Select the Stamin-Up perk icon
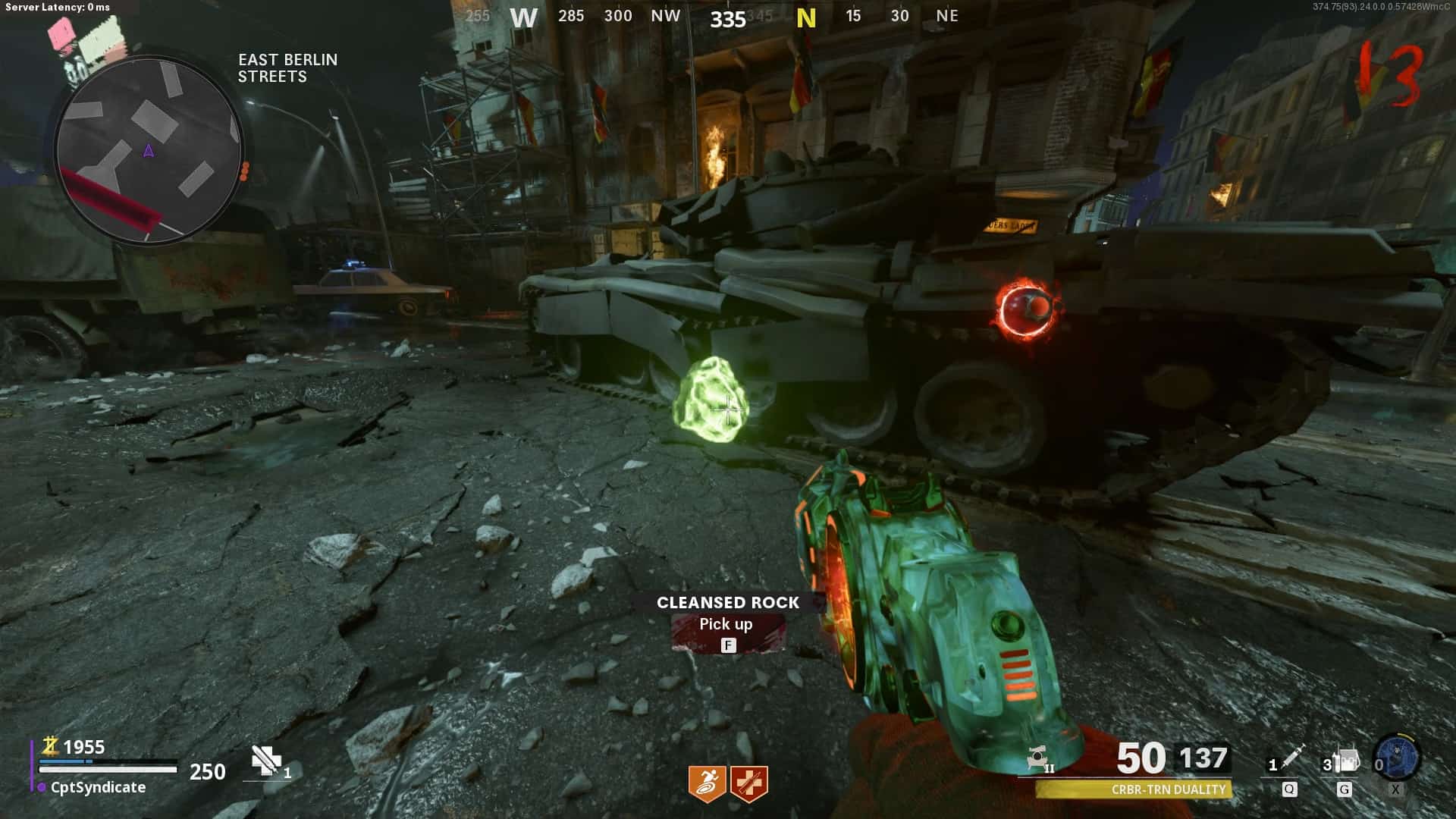This screenshot has width=1456, height=819. click(707, 783)
